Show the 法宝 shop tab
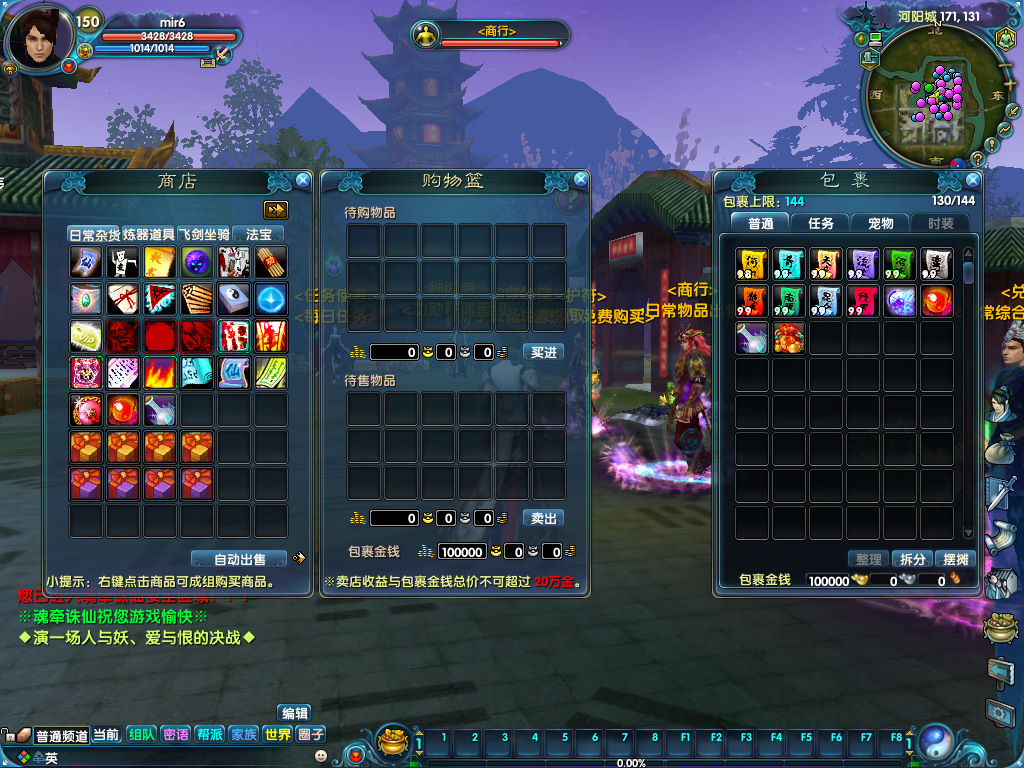Image resolution: width=1024 pixels, height=768 pixels. (x=259, y=234)
